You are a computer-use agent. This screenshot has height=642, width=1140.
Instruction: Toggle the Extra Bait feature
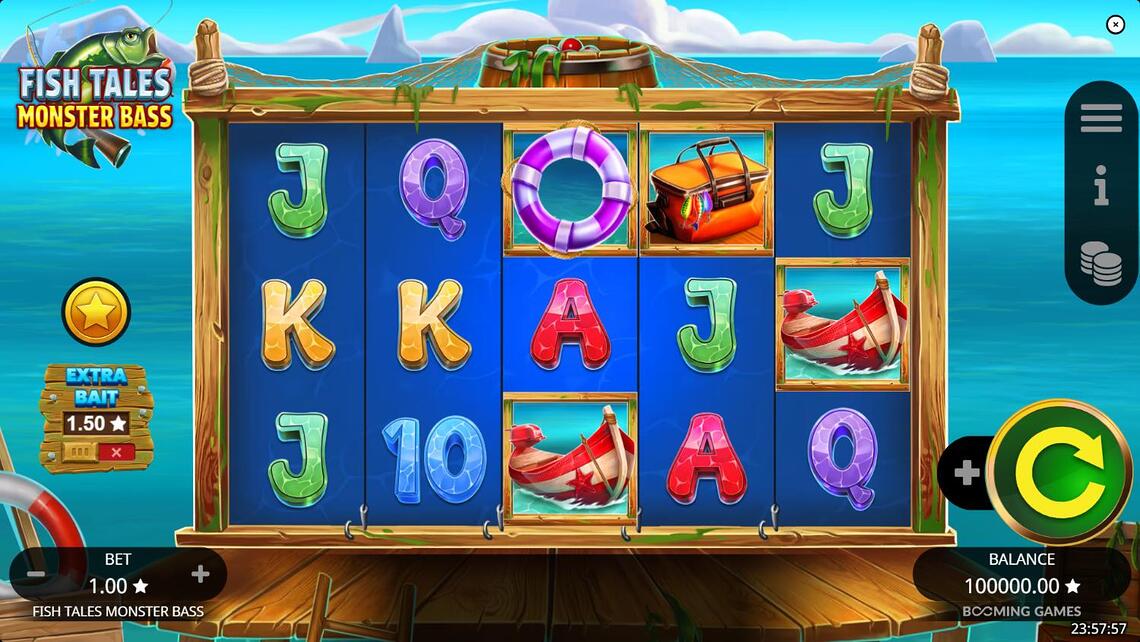[x=95, y=452]
